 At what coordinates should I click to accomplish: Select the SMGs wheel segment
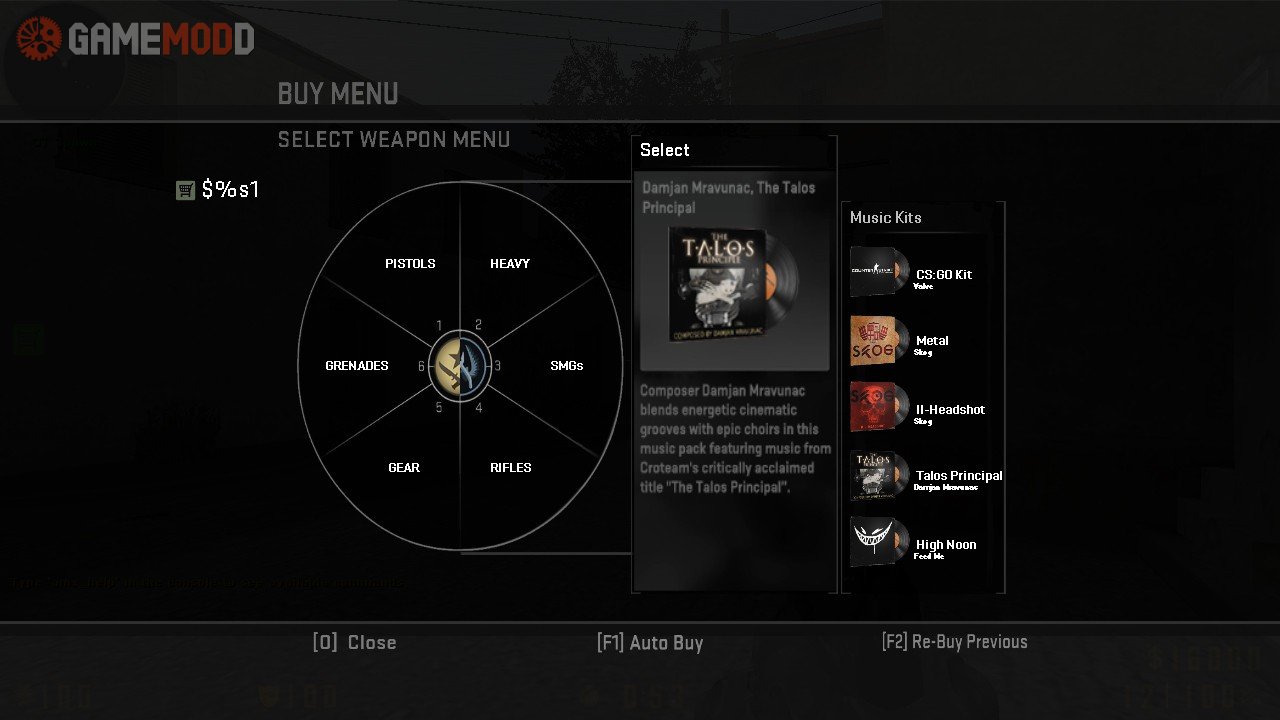[x=566, y=366]
